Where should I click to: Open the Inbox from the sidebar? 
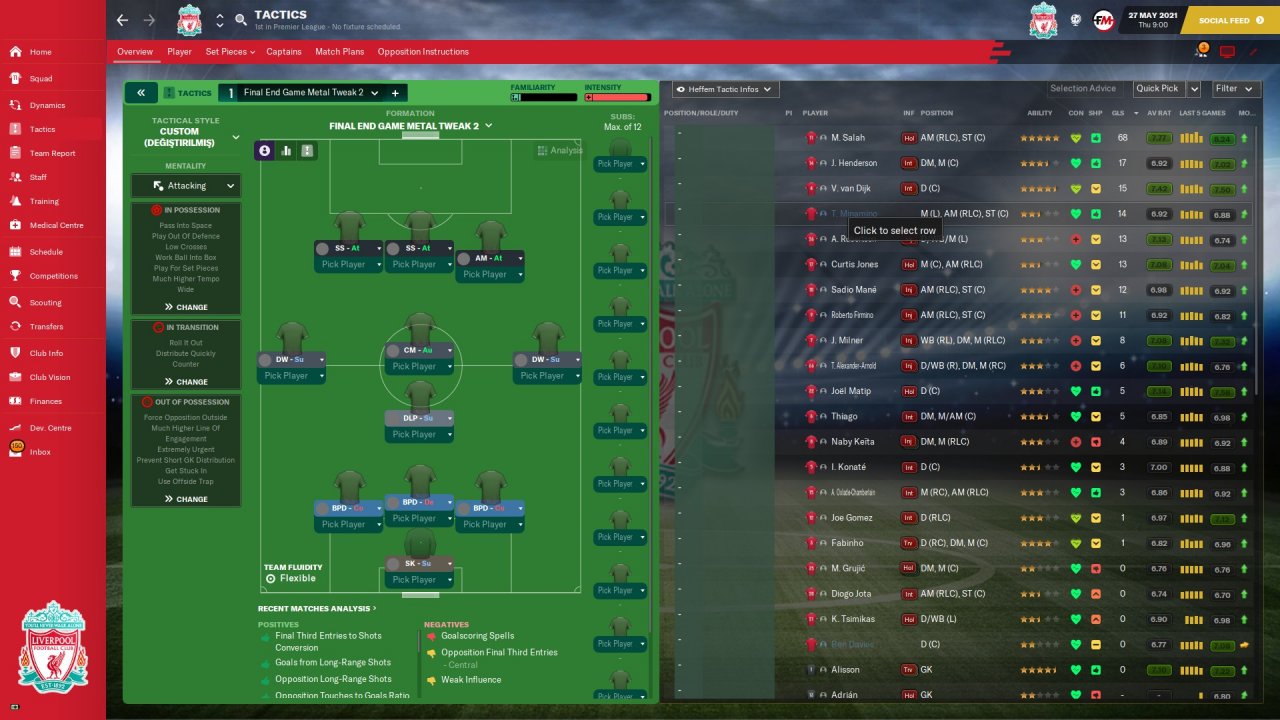40,452
